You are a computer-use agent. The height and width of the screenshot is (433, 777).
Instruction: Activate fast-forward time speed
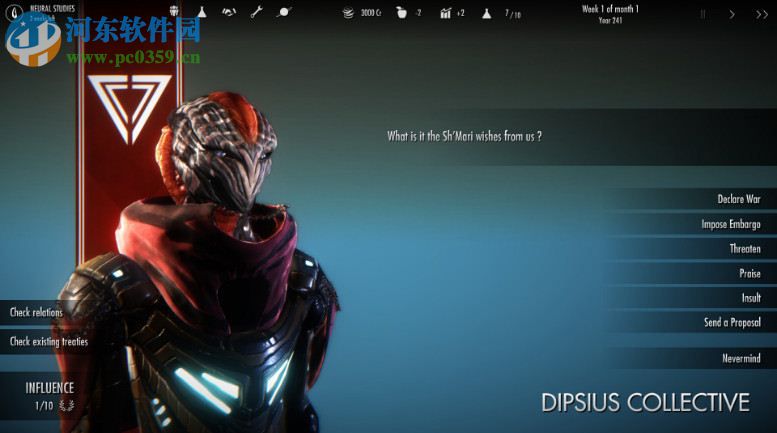(x=761, y=14)
